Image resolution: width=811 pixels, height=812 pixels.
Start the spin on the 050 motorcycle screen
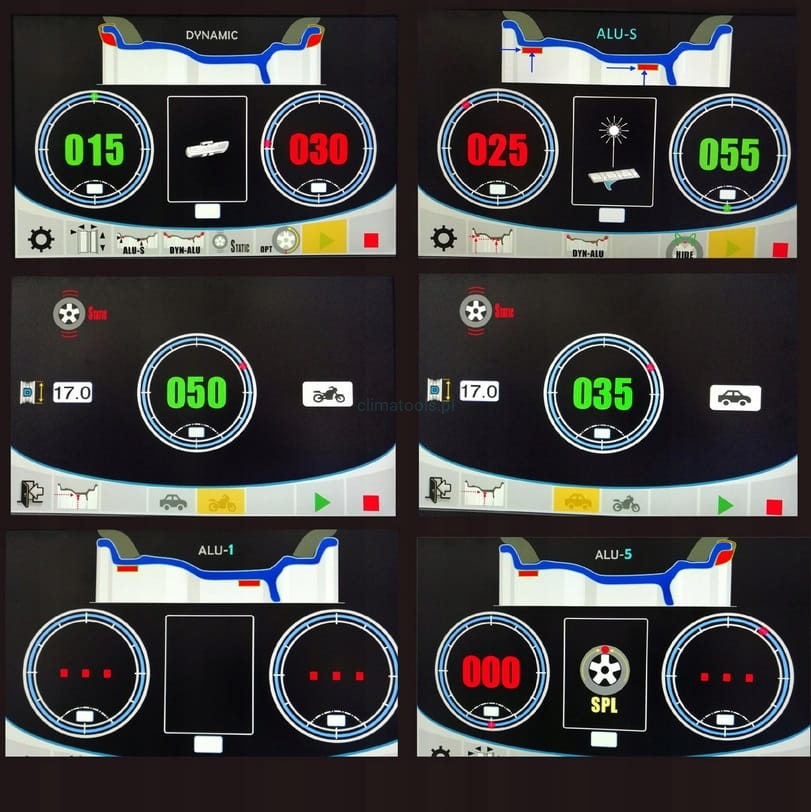(323, 502)
